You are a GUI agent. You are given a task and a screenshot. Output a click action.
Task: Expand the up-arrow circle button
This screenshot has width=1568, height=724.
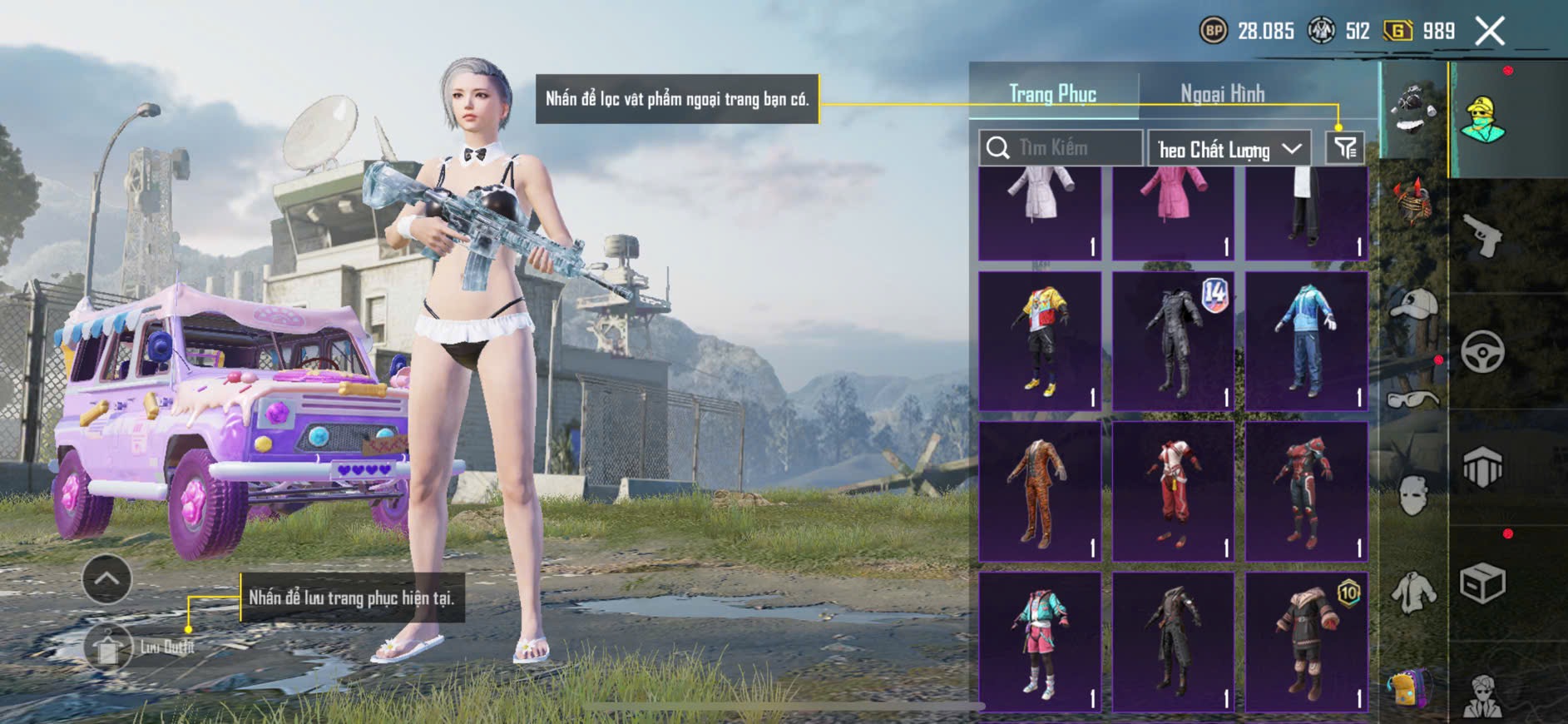pyautogui.click(x=106, y=578)
